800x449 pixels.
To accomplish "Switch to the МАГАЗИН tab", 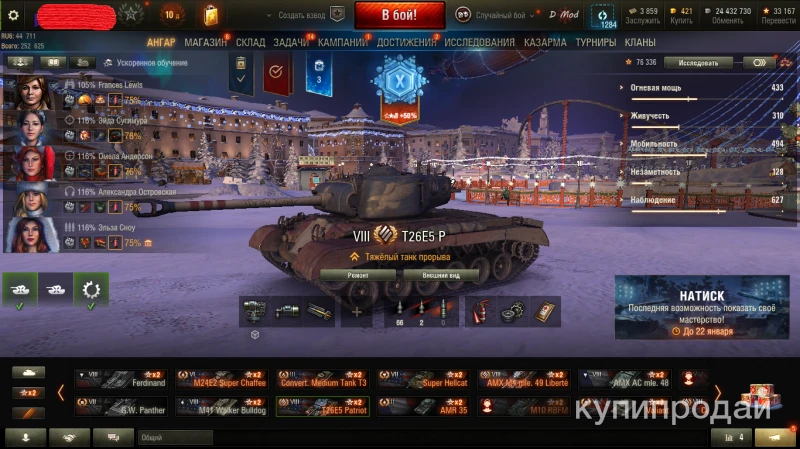I will [x=205, y=43].
